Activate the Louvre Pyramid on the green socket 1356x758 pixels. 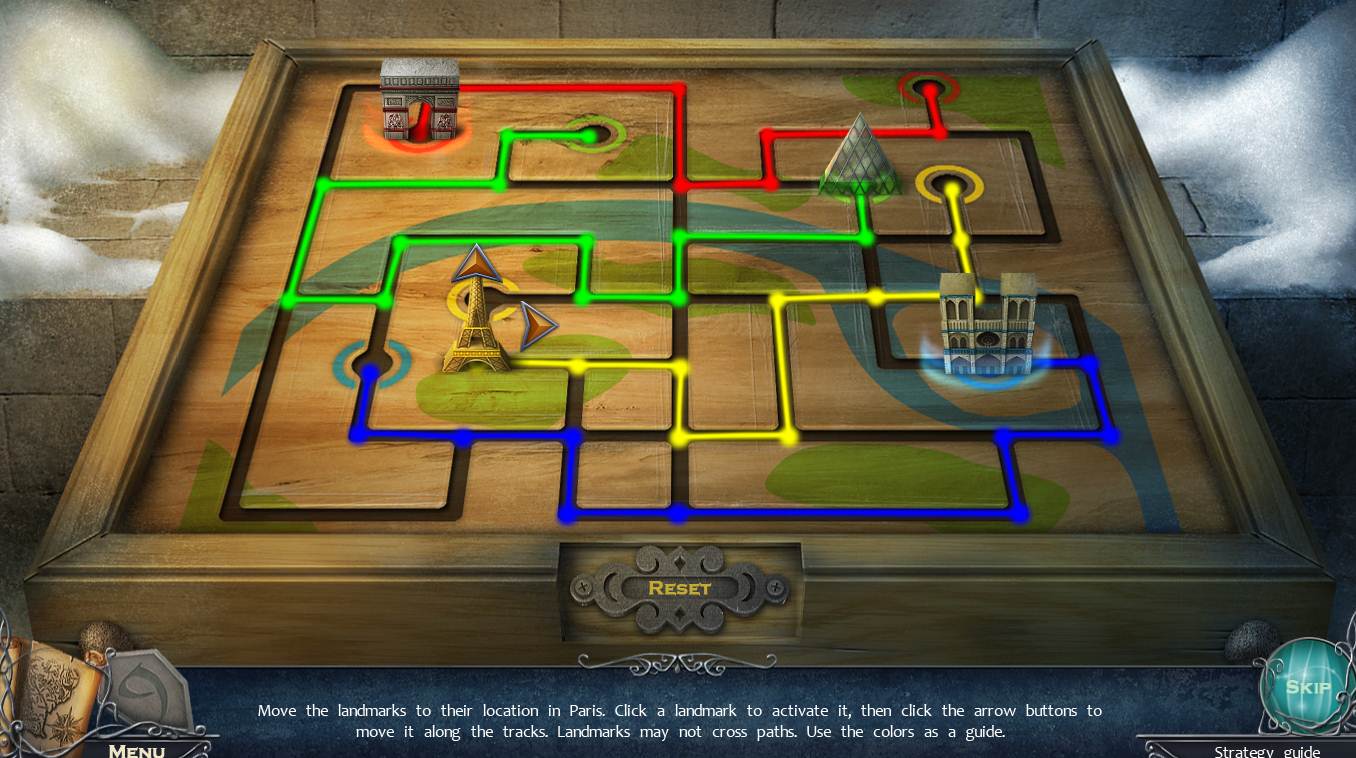[862, 170]
